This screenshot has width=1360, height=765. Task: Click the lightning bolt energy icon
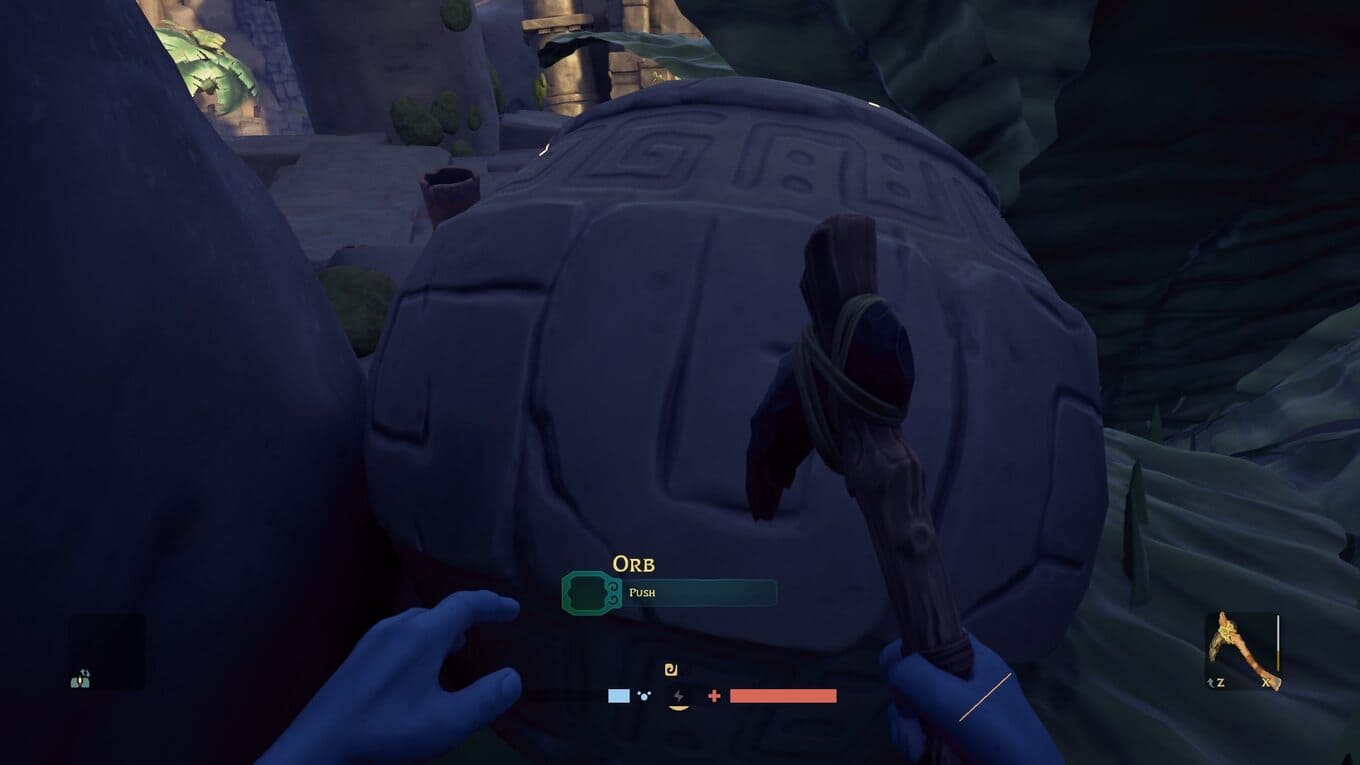pyautogui.click(x=679, y=696)
